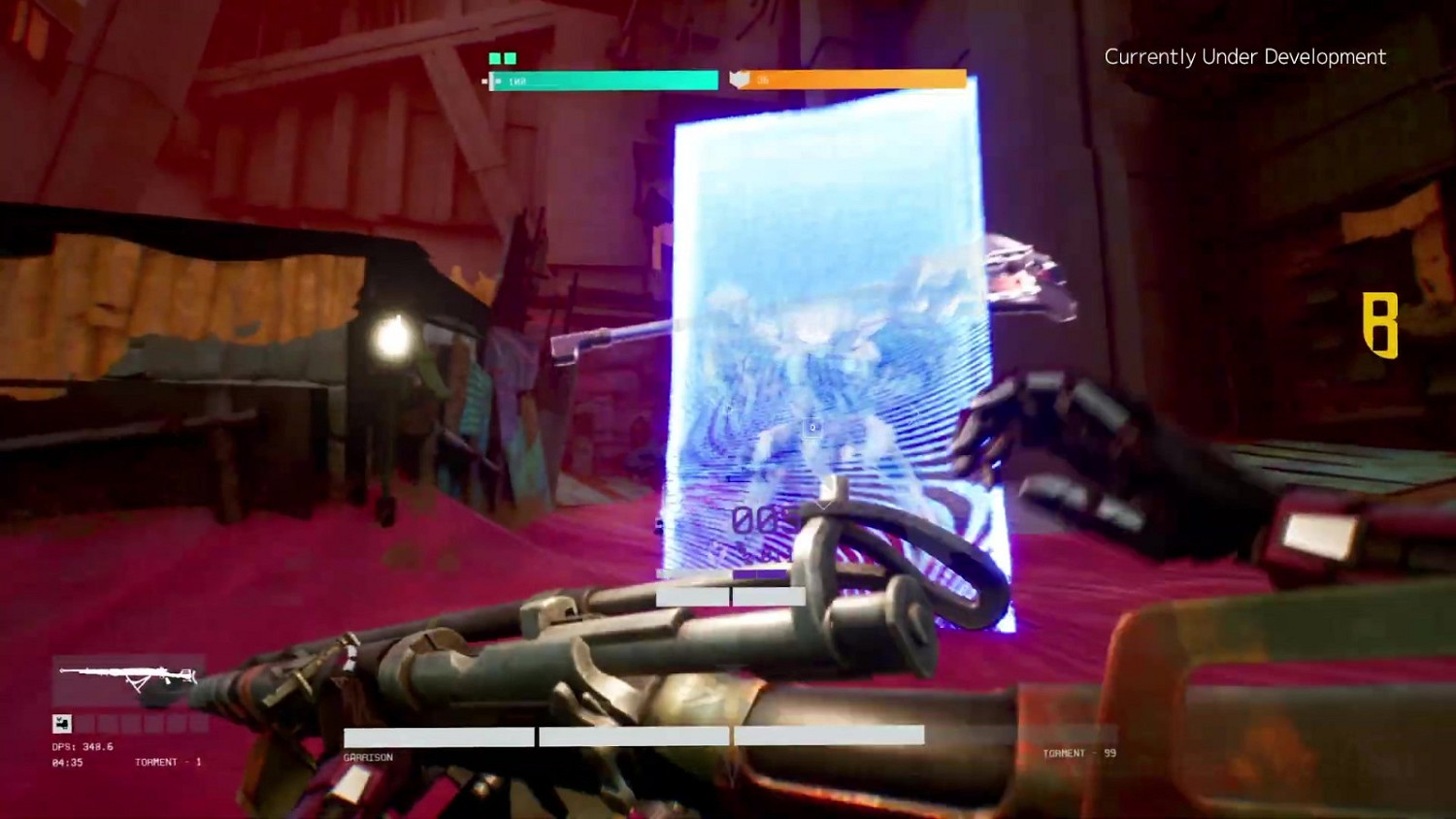Viewport: 1456px width, 819px height.
Task: Click the shield icon on the orange armor bar
Action: tap(739, 79)
